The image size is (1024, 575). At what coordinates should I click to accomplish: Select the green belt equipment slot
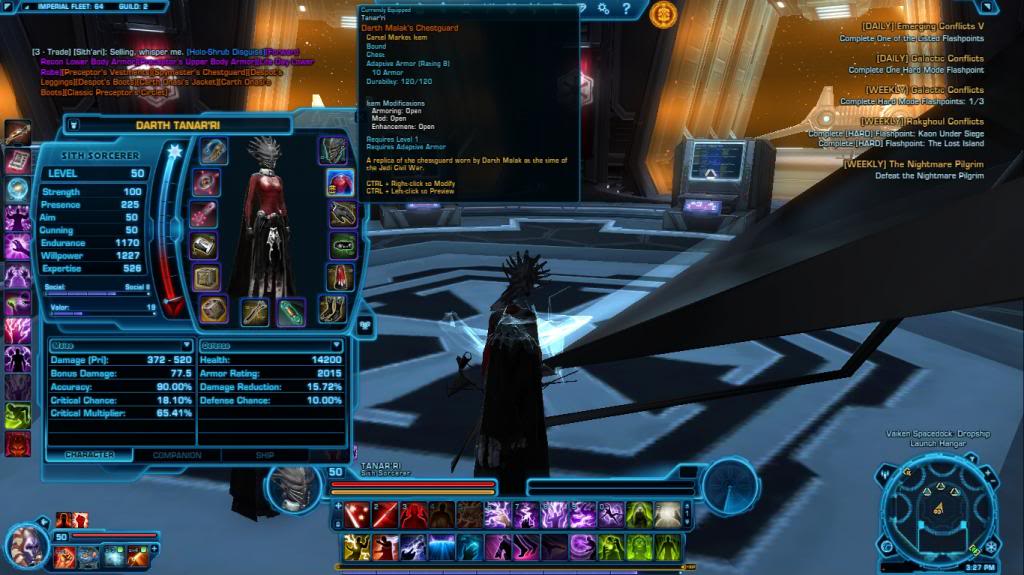click(x=343, y=245)
